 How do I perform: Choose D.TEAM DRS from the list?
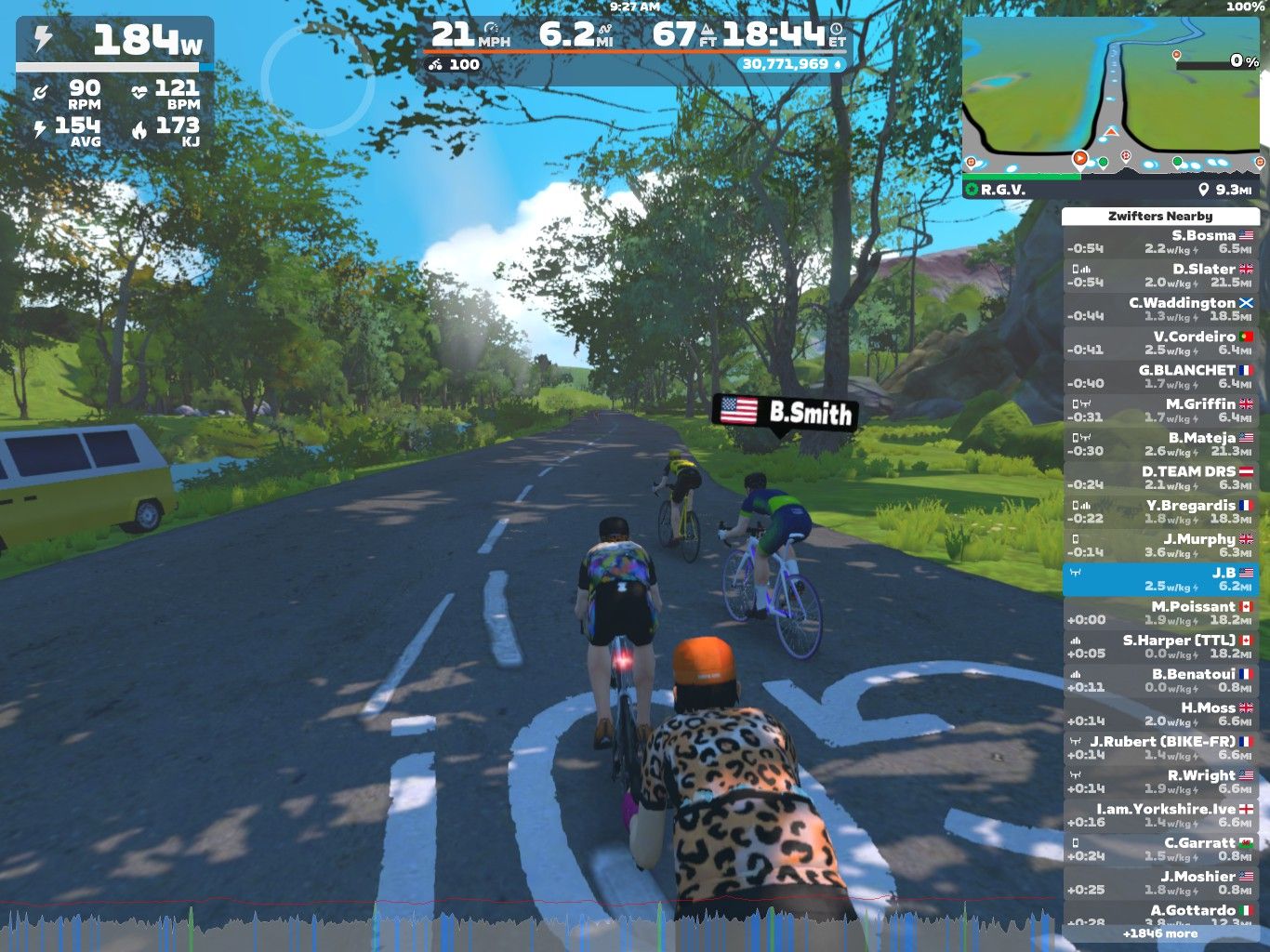[x=1160, y=478]
